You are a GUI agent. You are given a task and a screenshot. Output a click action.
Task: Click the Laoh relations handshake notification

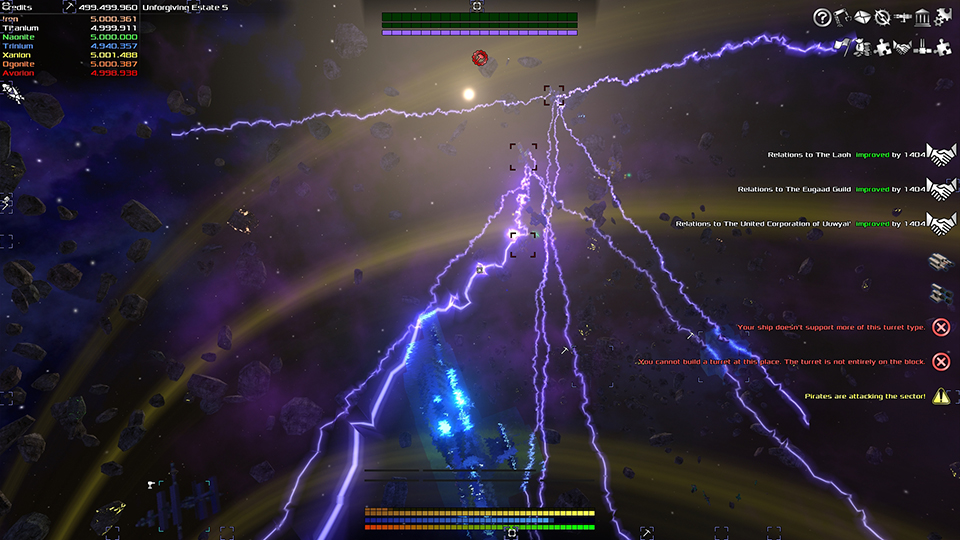[x=941, y=155]
